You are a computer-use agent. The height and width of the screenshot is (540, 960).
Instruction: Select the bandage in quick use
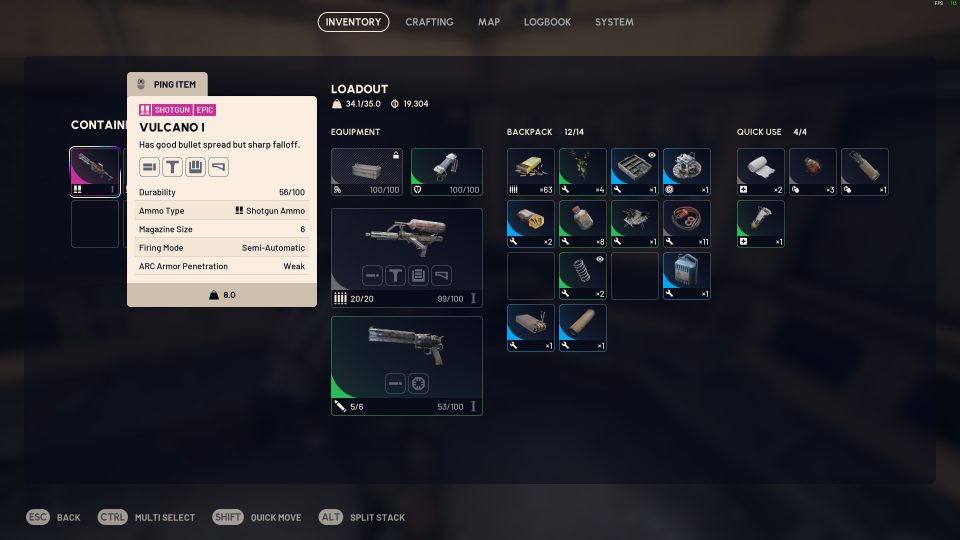[x=761, y=171]
